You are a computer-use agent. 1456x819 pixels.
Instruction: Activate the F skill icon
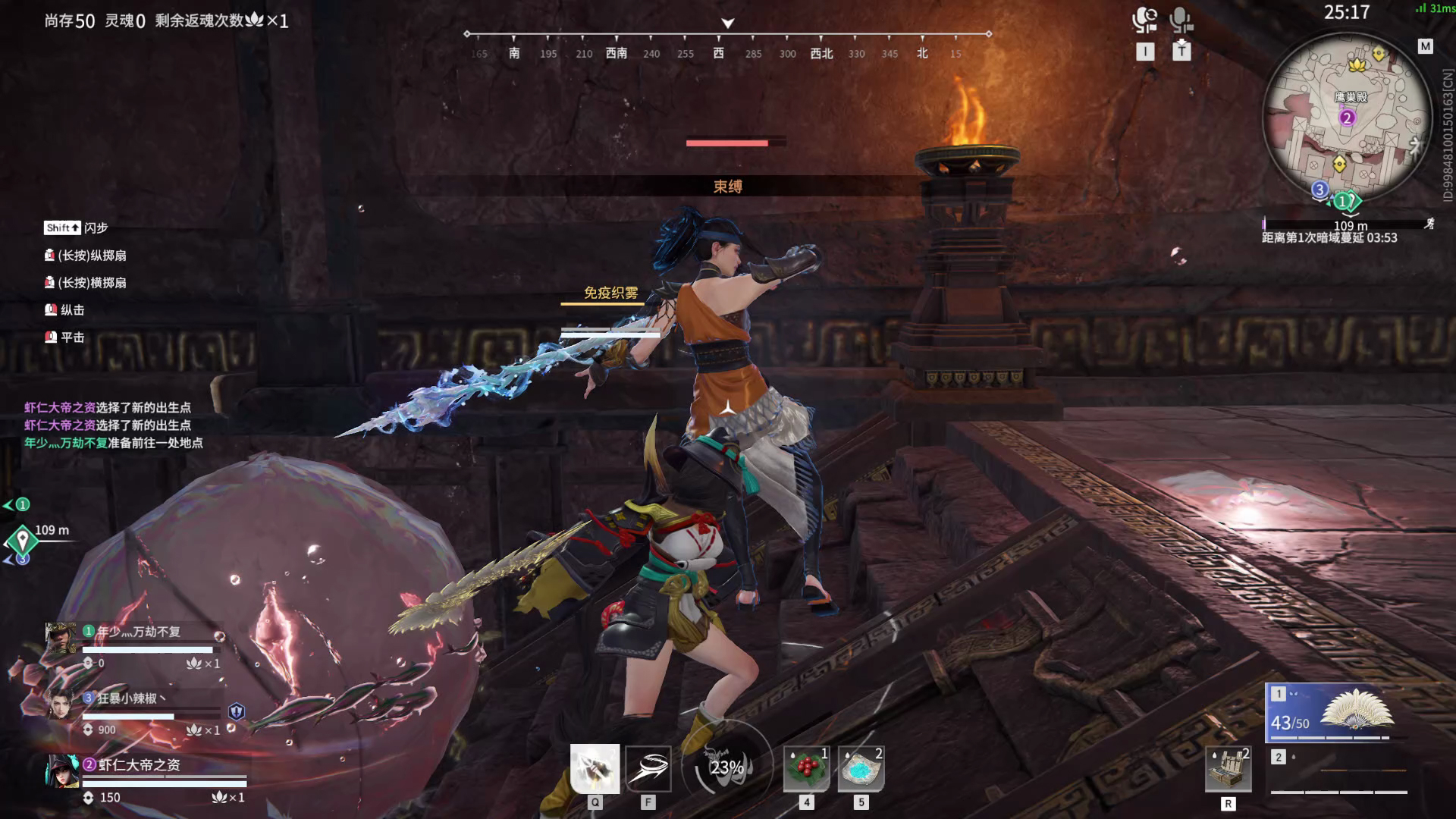[x=648, y=768]
